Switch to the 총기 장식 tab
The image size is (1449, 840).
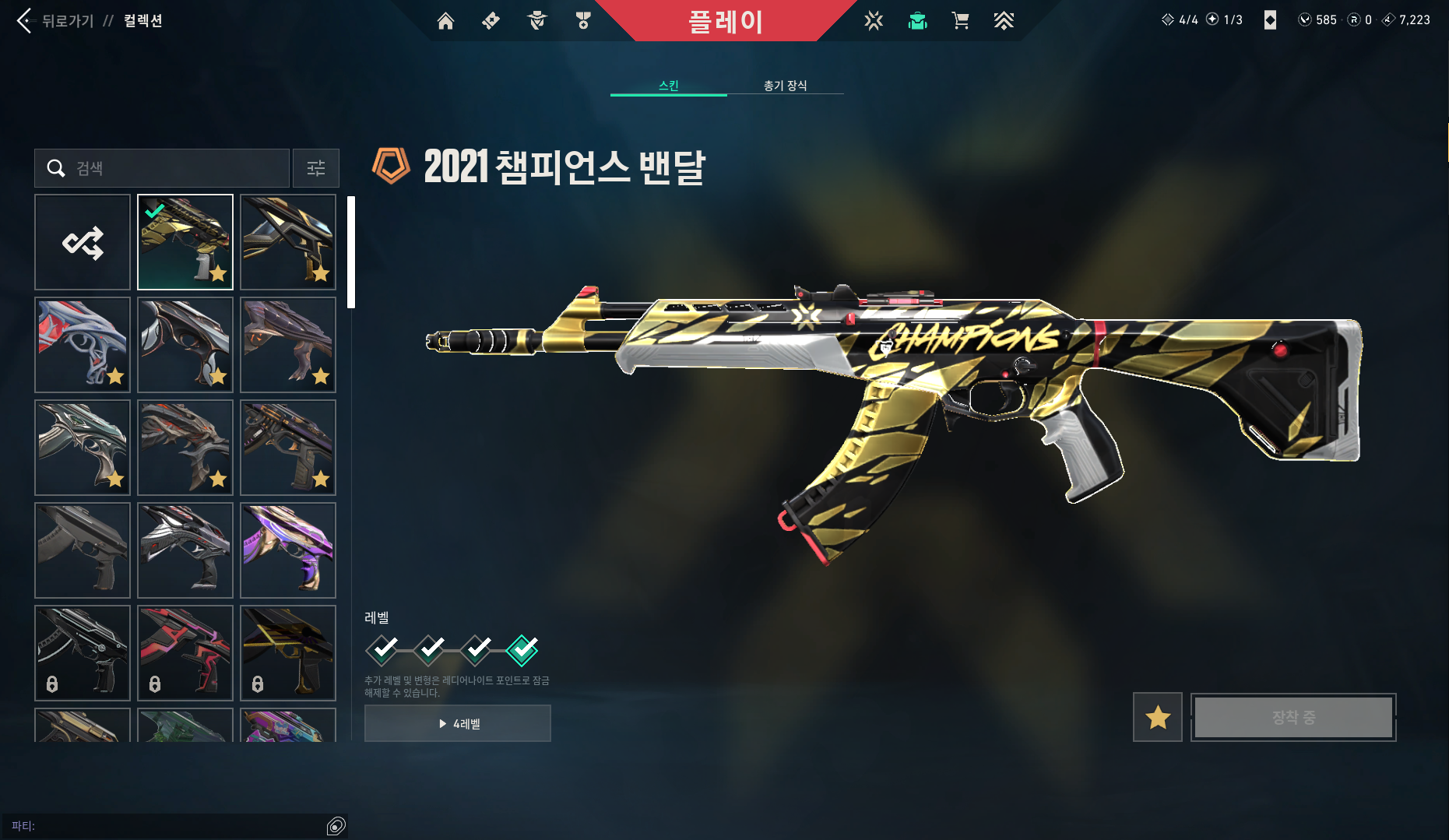(x=786, y=86)
